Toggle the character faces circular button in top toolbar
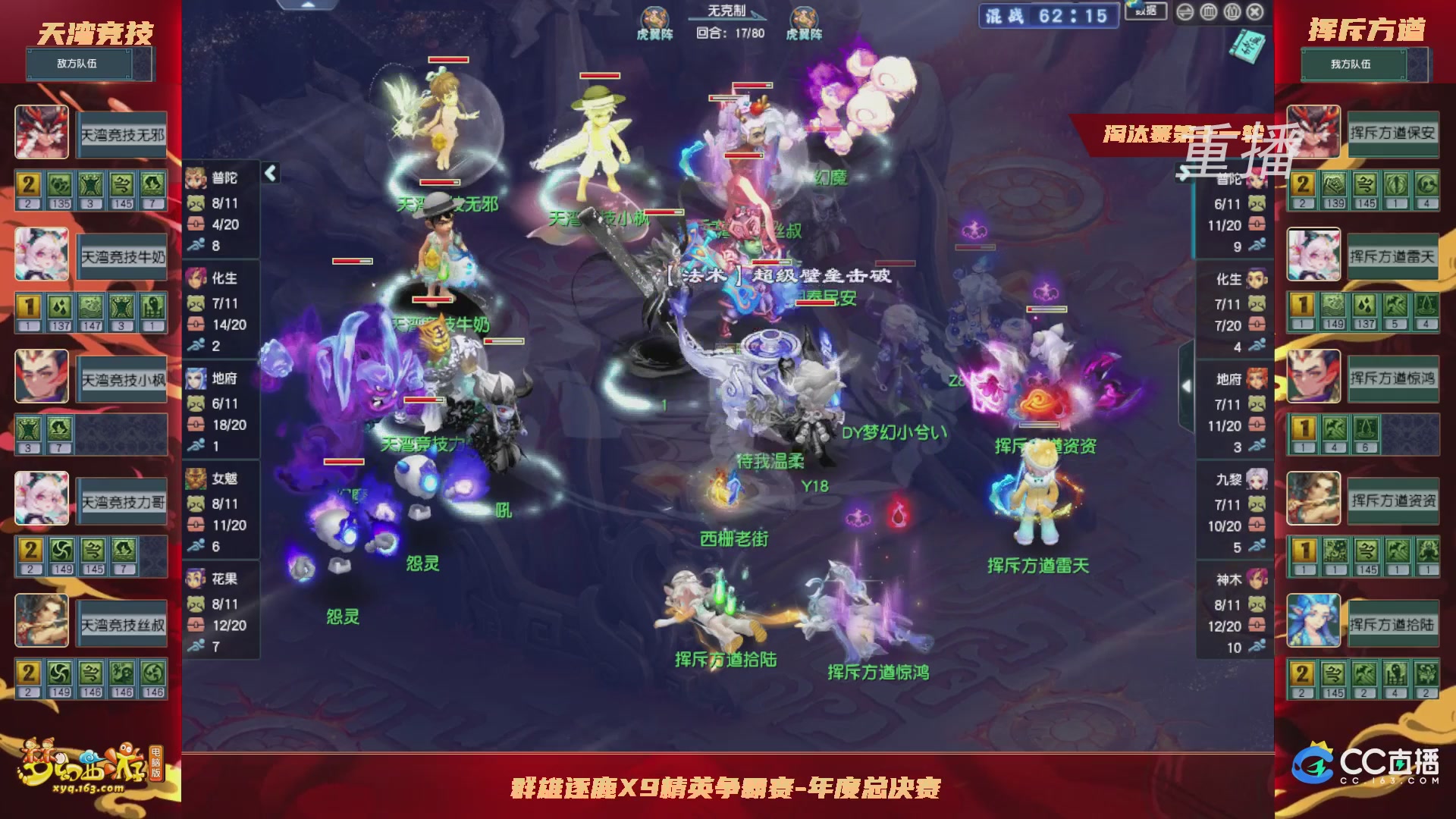 pos(1232,12)
